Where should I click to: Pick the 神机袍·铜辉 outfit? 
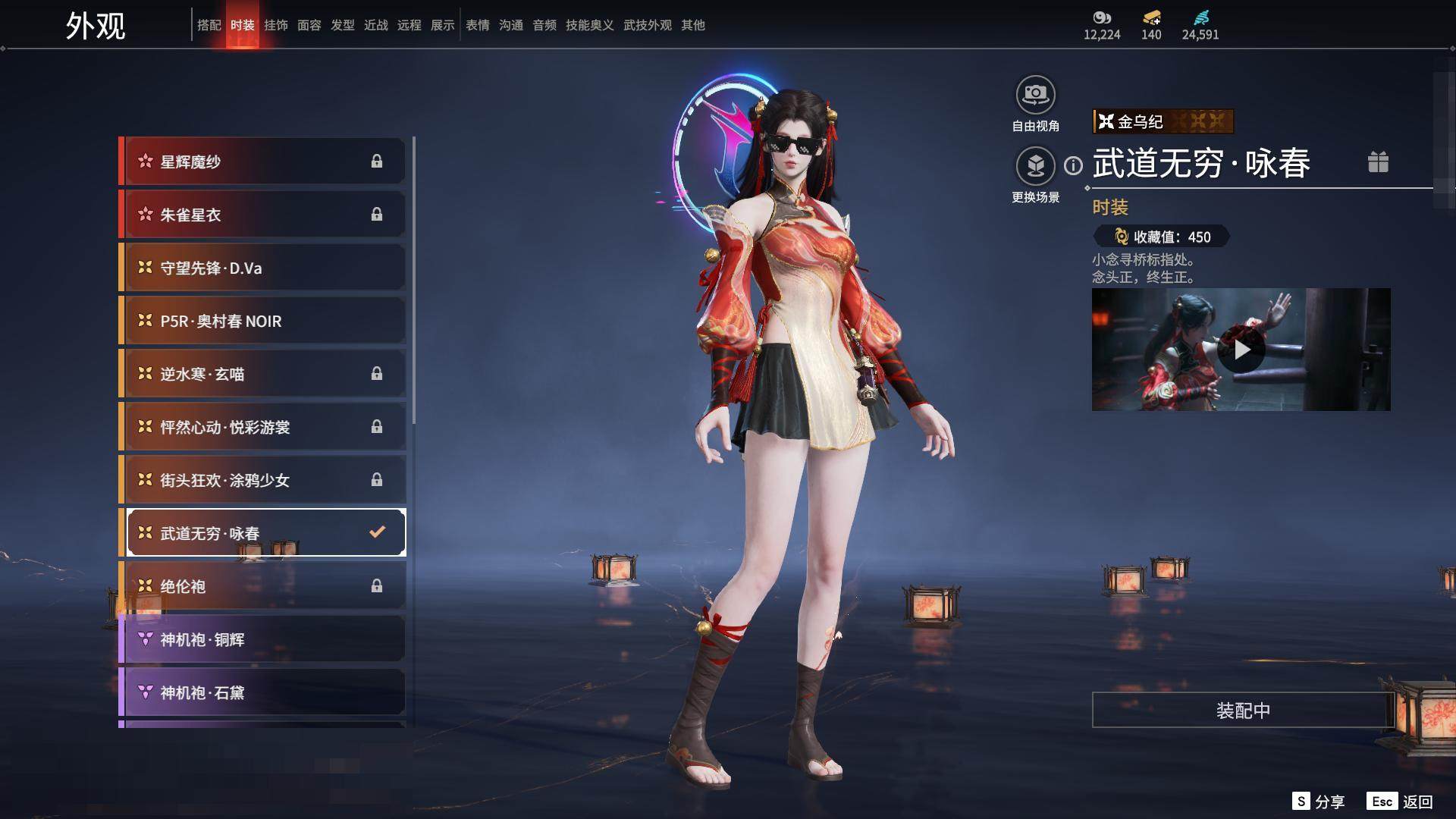tap(262, 639)
